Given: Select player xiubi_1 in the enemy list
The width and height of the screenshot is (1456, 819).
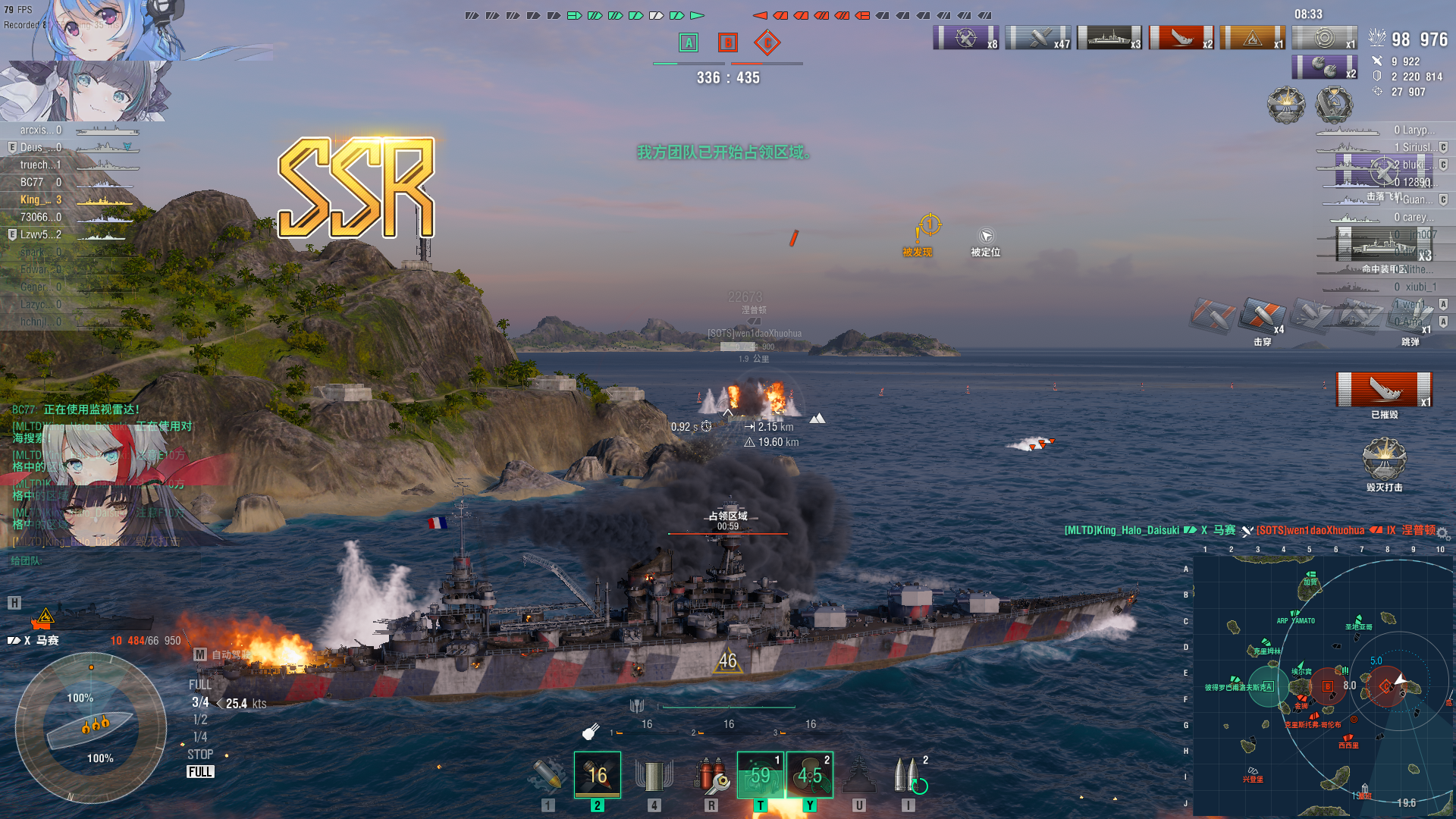Looking at the screenshot, I should (1417, 287).
